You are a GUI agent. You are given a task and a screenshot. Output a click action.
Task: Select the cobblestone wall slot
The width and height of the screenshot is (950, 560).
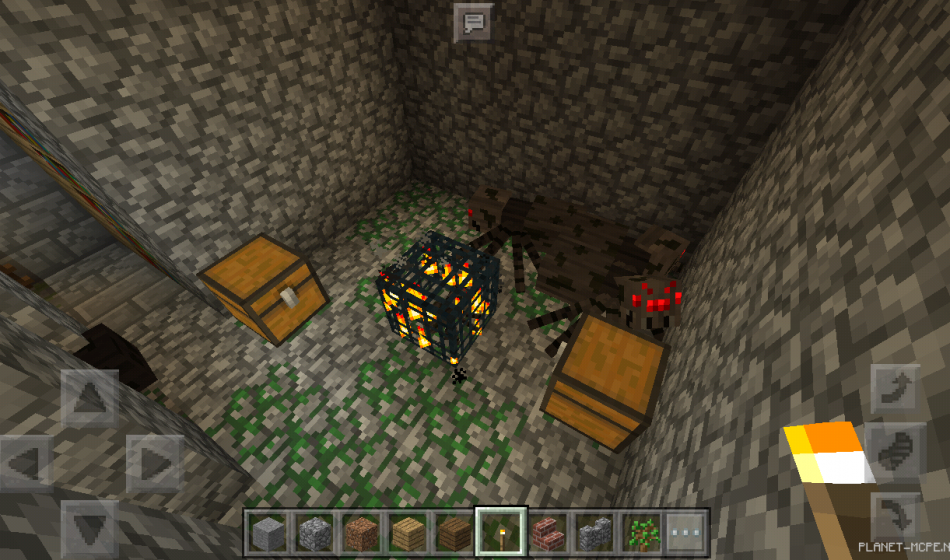[592, 530]
